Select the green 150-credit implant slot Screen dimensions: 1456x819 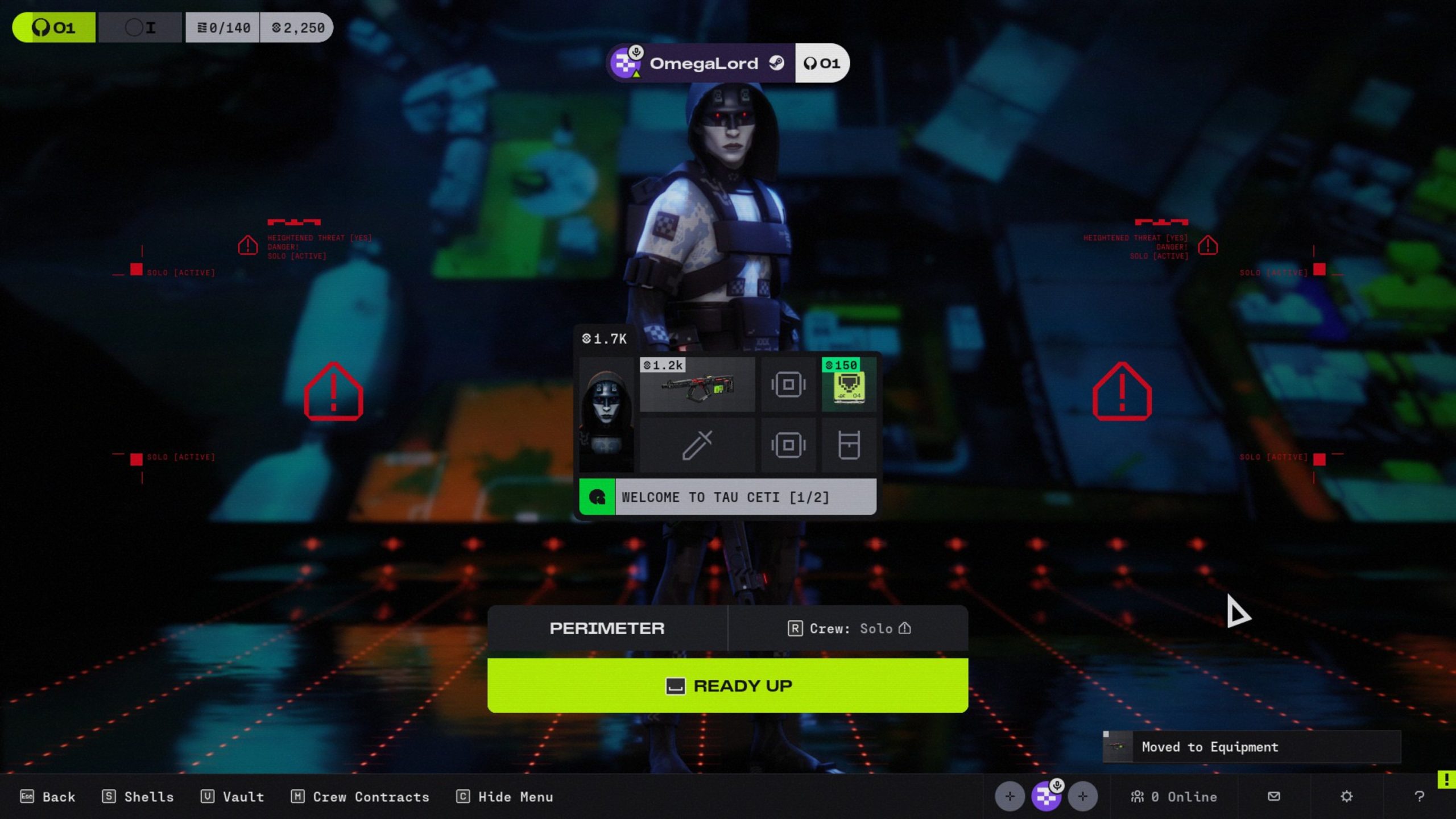pos(849,384)
